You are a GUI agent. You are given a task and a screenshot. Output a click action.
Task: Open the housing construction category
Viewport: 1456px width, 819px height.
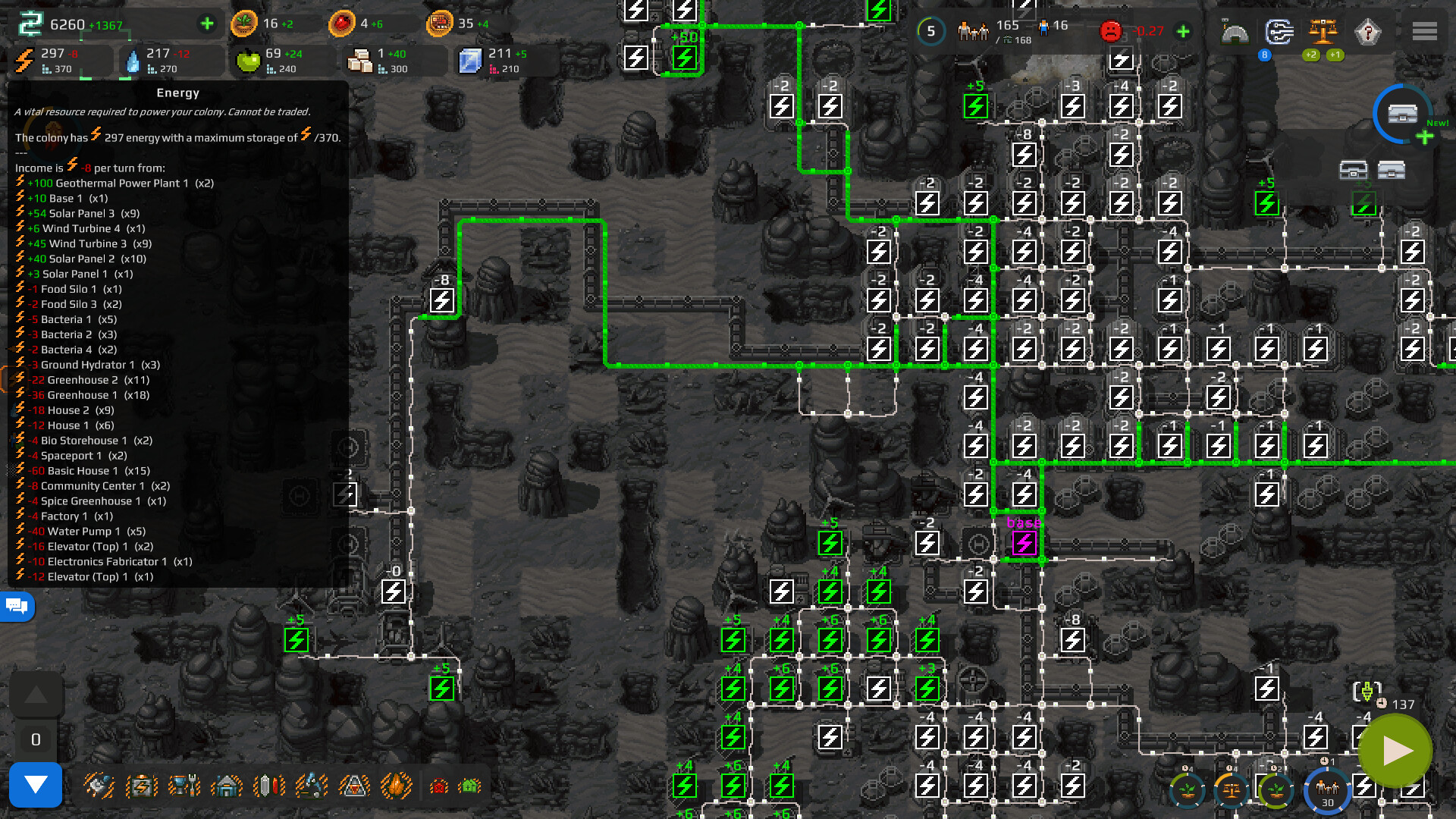point(225,785)
